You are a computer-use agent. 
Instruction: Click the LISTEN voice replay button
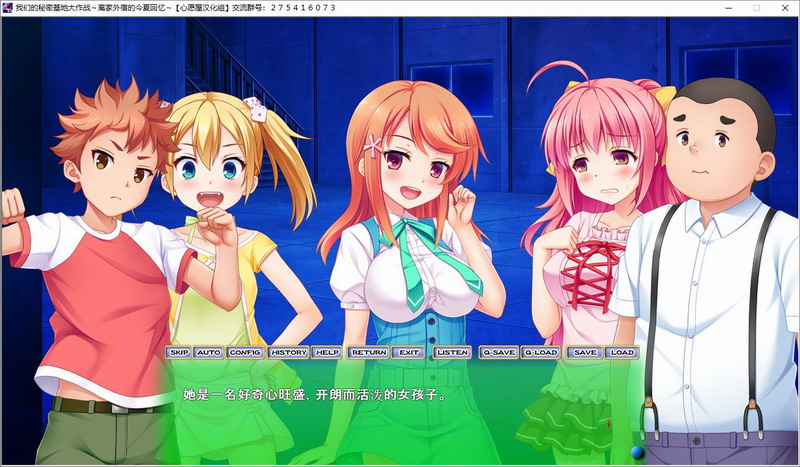point(452,352)
